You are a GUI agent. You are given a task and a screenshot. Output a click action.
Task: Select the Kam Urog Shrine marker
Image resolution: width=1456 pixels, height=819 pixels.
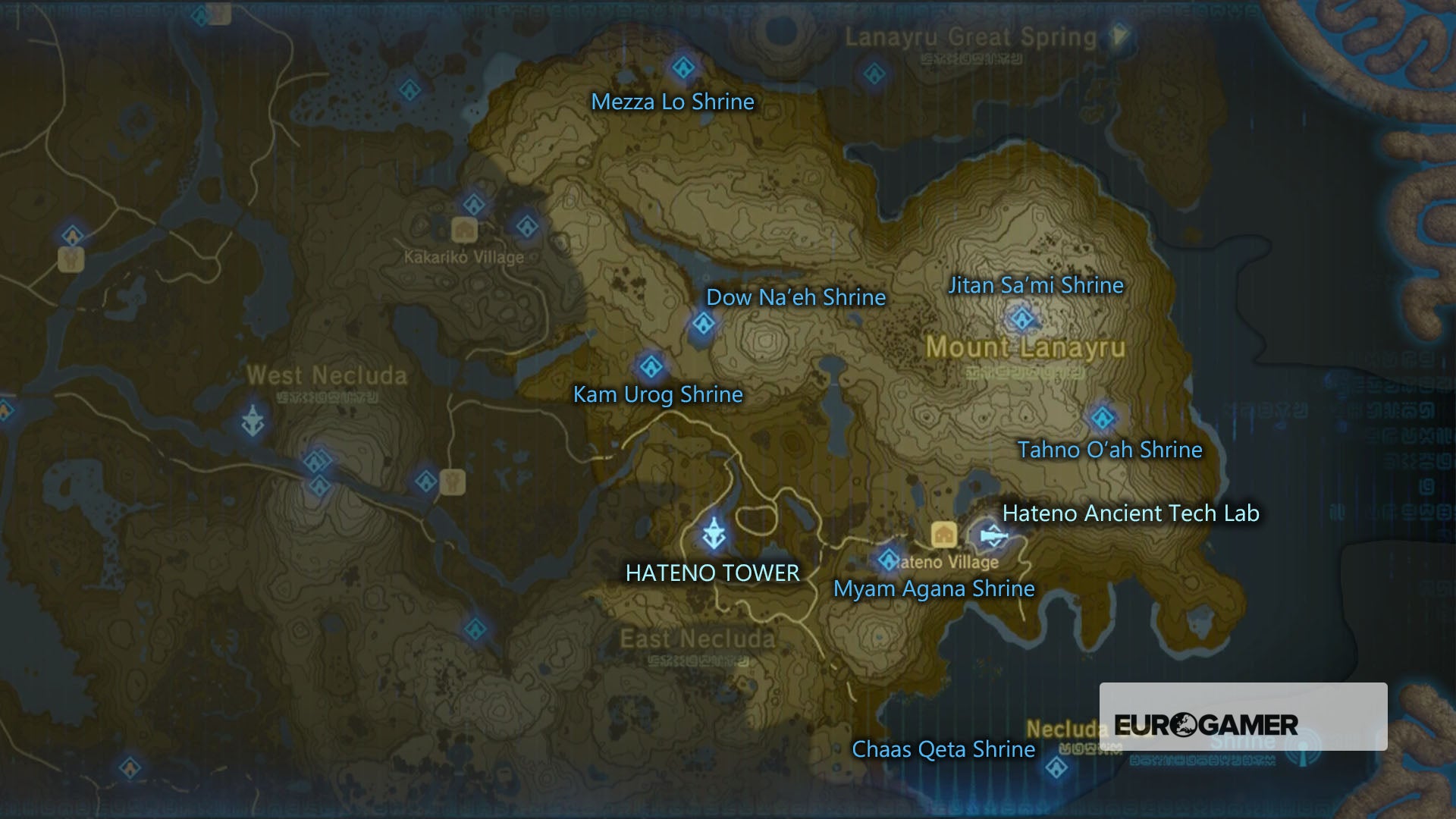pyautogui.click(x=651, y=366)
